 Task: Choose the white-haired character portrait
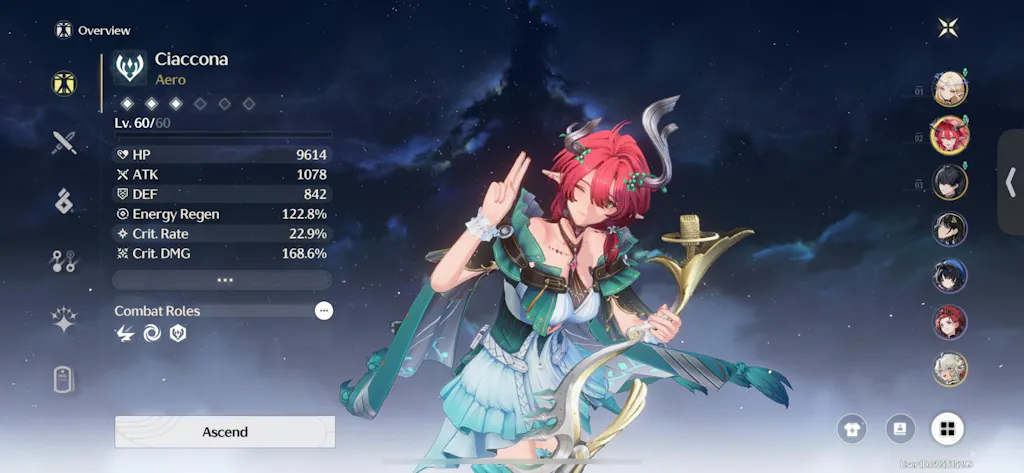click(950, 369)
